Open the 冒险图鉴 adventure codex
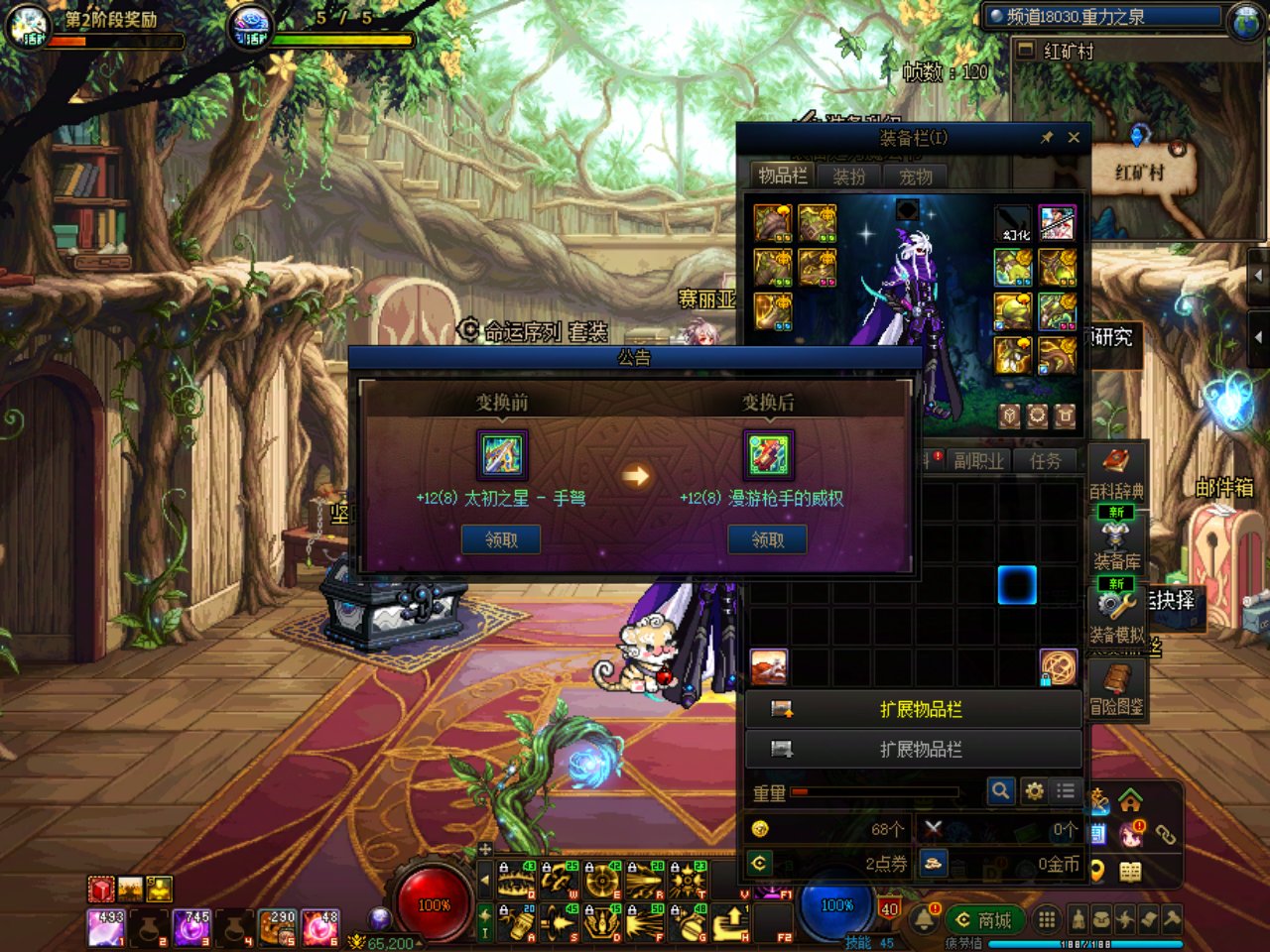 (x=1116, y=689)
